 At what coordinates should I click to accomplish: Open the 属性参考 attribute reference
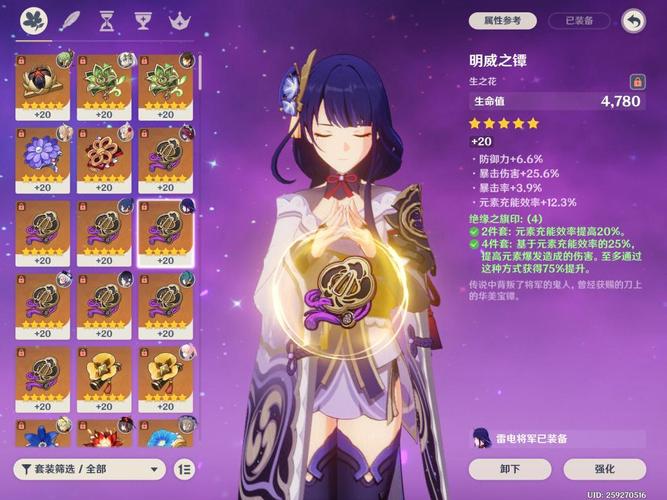503,20
